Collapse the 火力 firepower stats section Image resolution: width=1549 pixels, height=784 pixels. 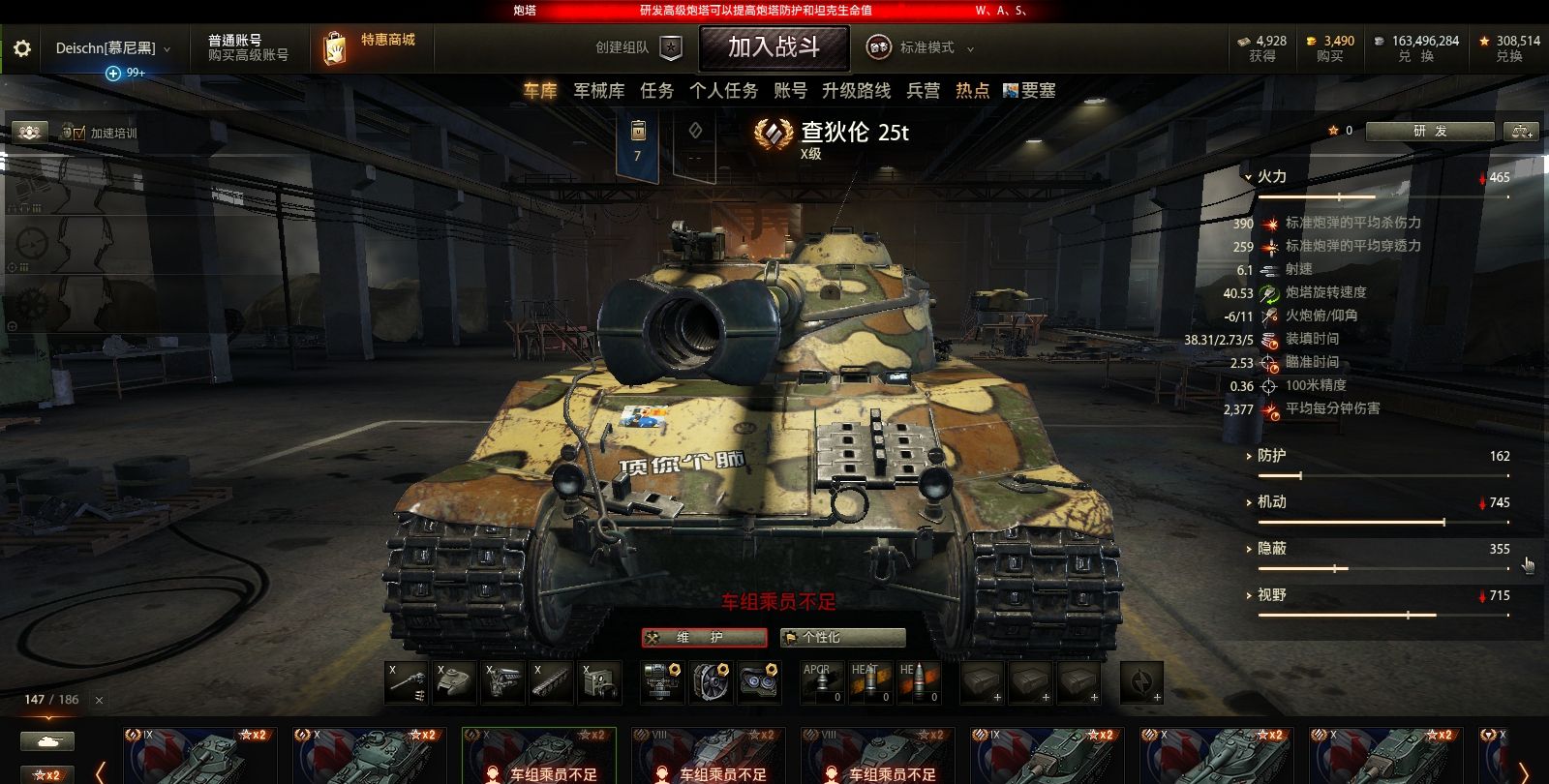(x=1250, y=176)
